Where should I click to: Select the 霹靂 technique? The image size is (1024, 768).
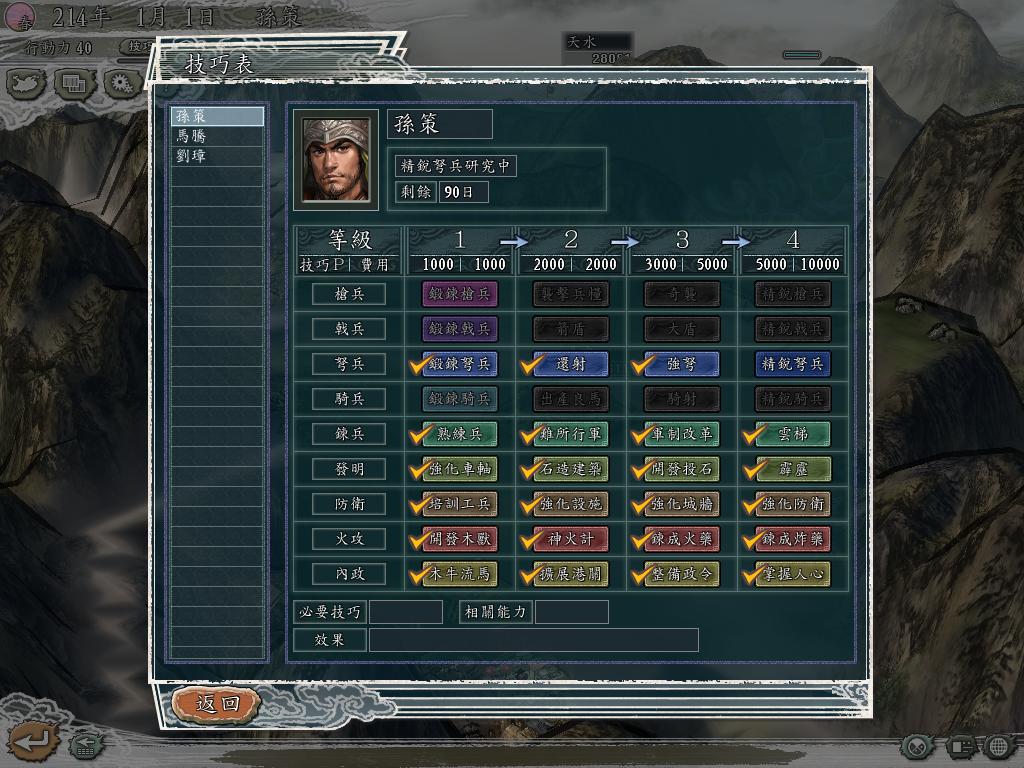click(x=793, y=469)
